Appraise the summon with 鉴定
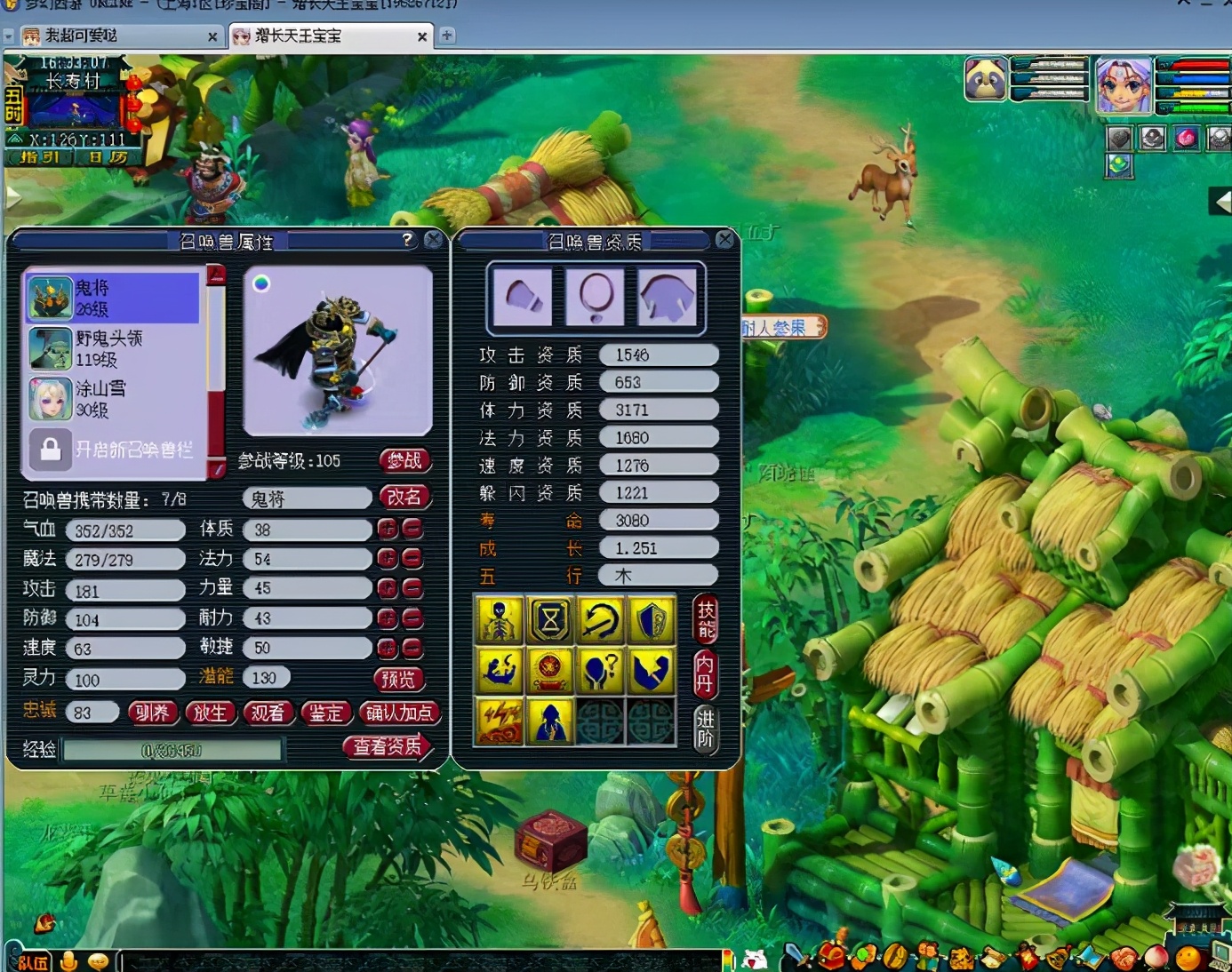The width and height of the screenshot is (1232, 972). (x=325, y=713)
